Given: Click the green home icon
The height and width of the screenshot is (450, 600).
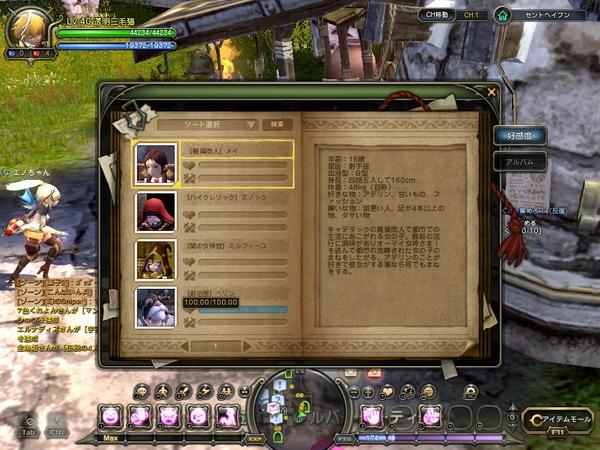Looking at the screenshot, I should (503, 15).
